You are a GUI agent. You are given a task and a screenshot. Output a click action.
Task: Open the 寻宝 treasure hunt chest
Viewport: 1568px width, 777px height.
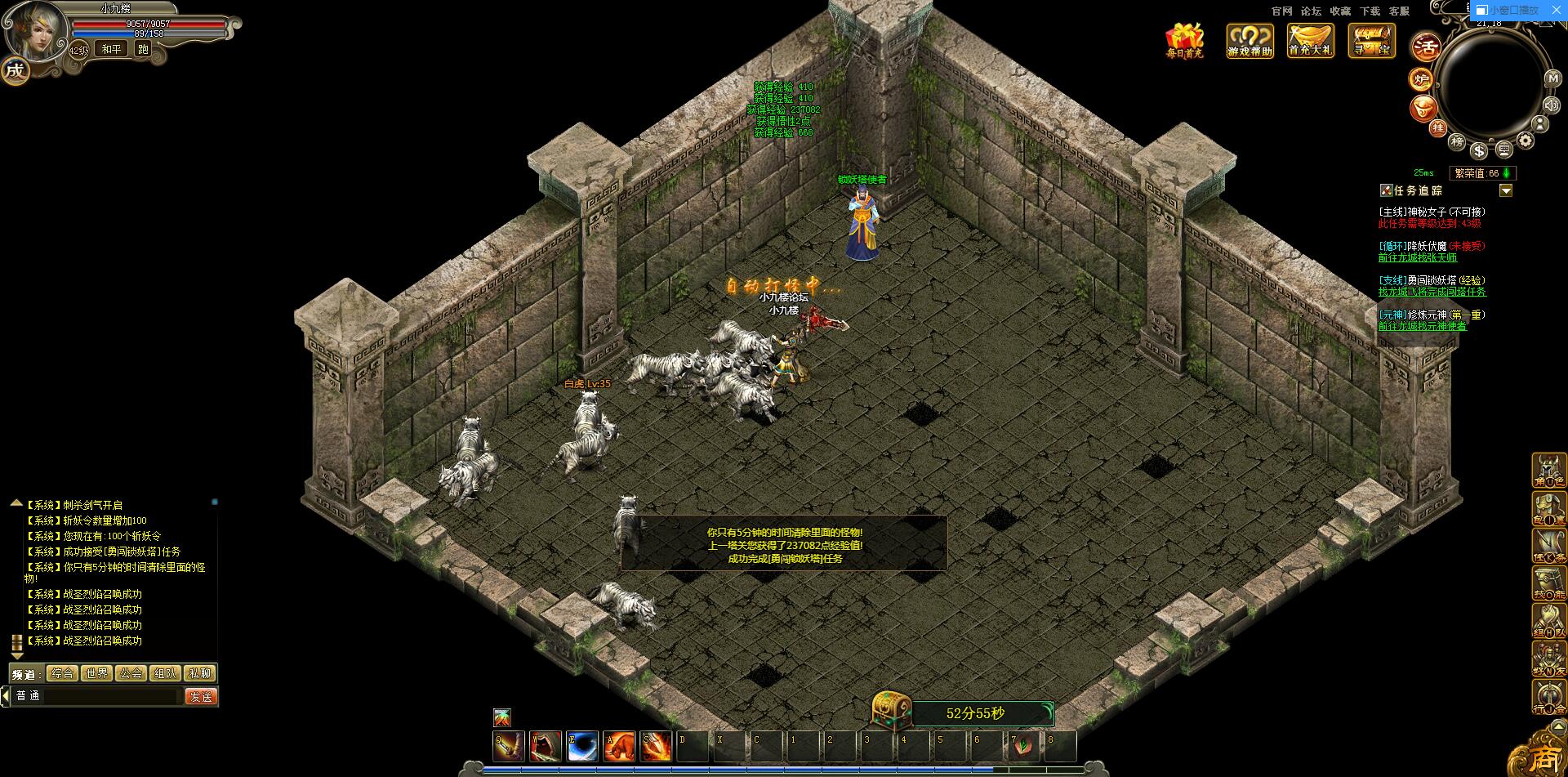coord(1371,41)
